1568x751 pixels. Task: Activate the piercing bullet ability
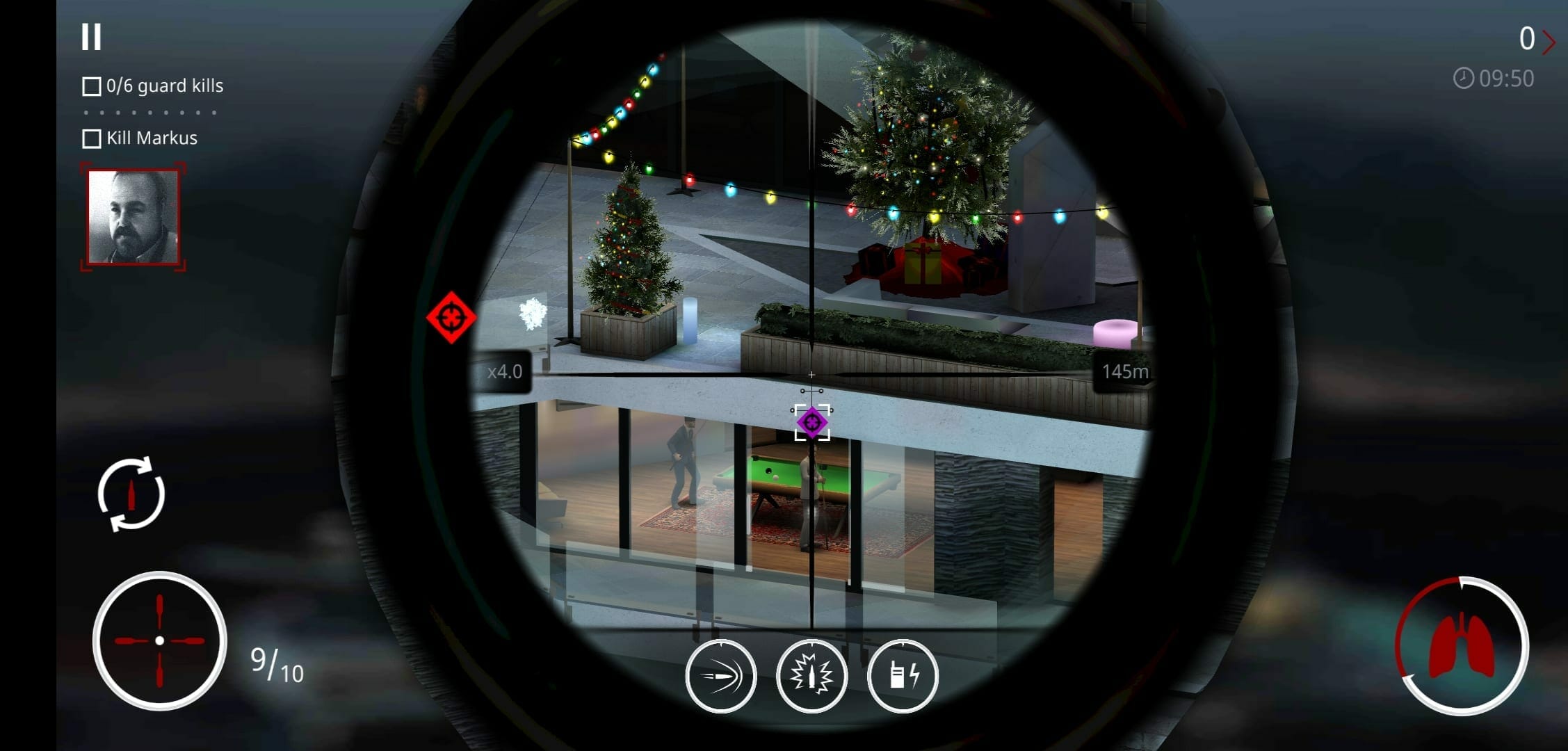[720, 675]
